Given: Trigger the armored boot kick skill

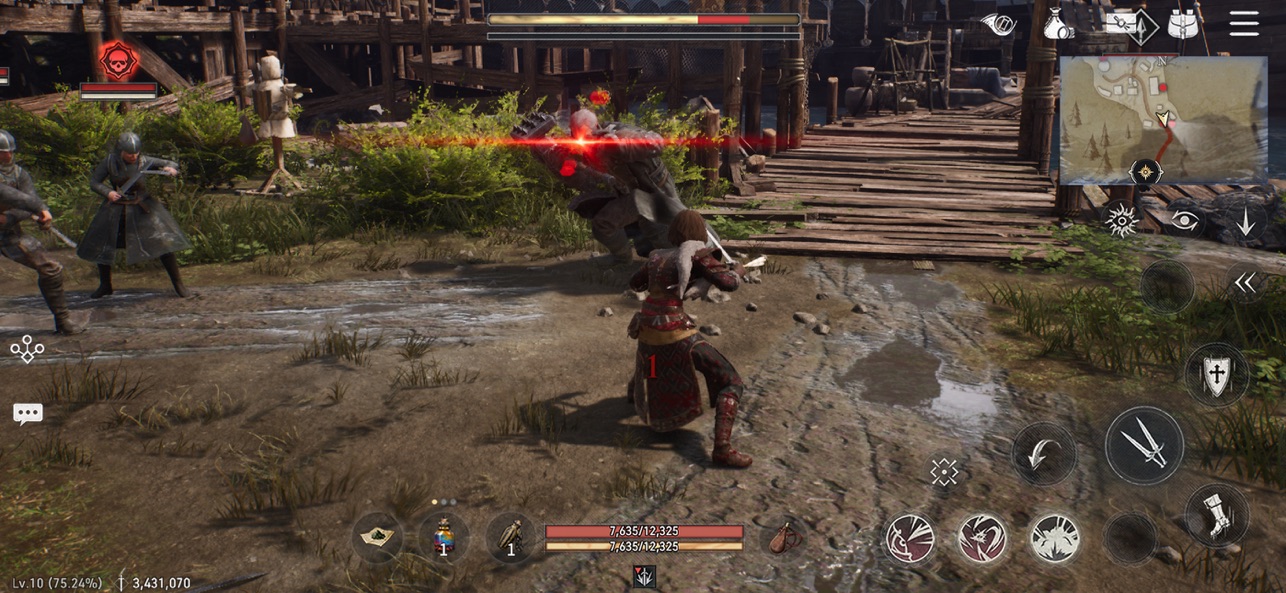Looking at the screenshot, I should click(x=1216, y=515).
